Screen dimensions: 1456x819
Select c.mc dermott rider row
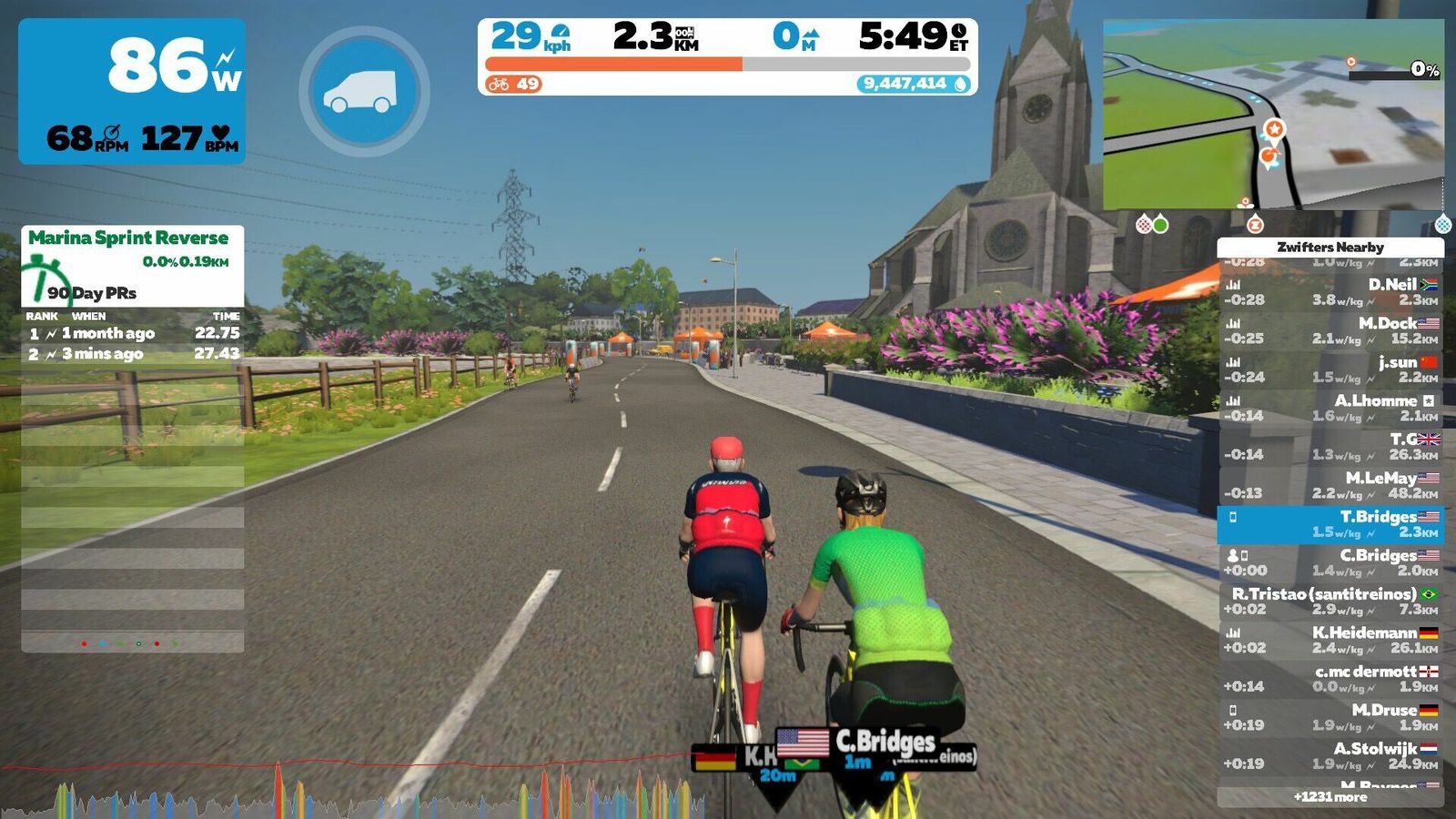click(x=1330, y=678)
